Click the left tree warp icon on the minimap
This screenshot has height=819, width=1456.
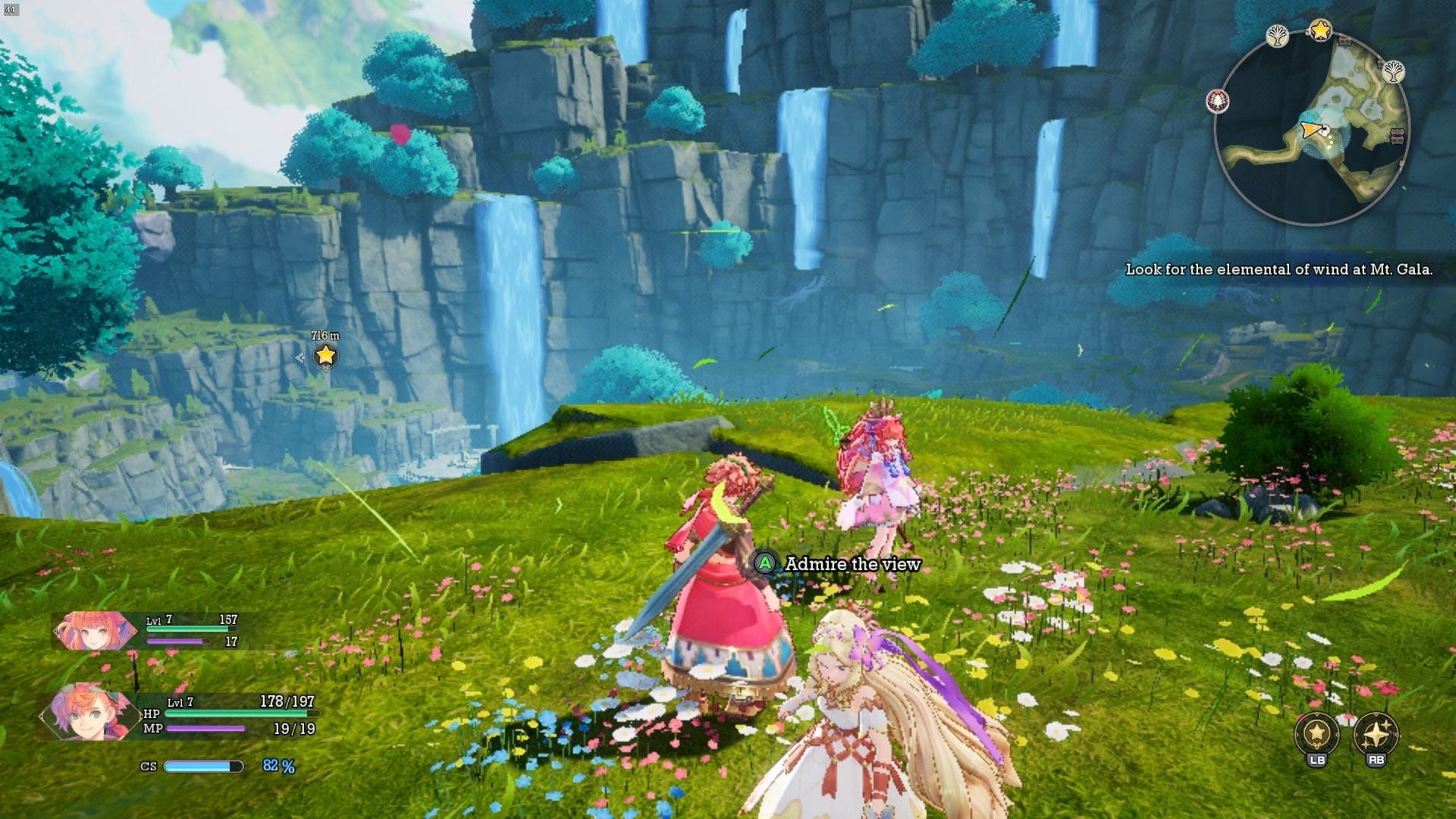[1278, 34]
